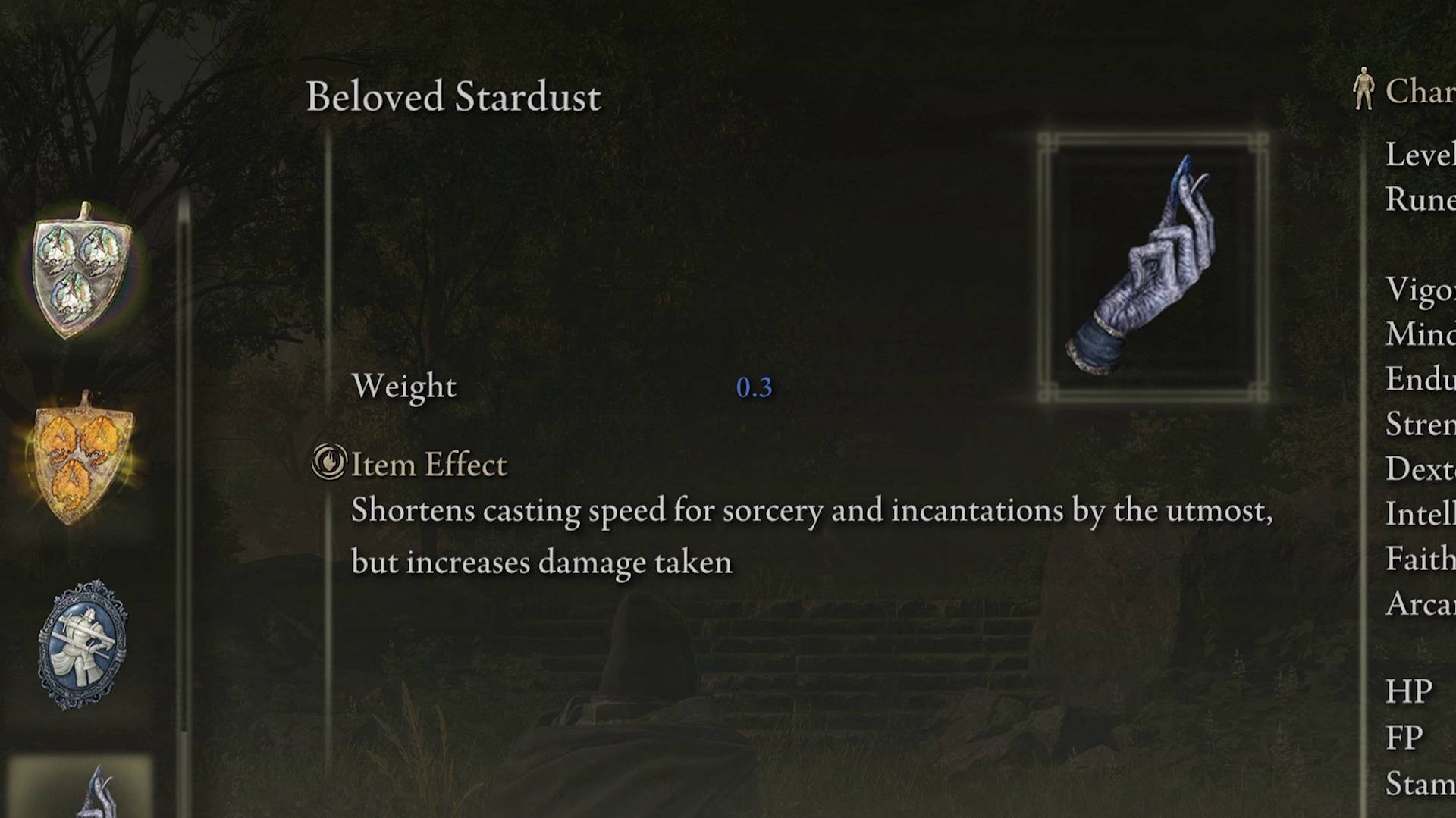
Task: Select the blue knight cameo talisman
Action: pyautogui.click(x=82, y=644)
